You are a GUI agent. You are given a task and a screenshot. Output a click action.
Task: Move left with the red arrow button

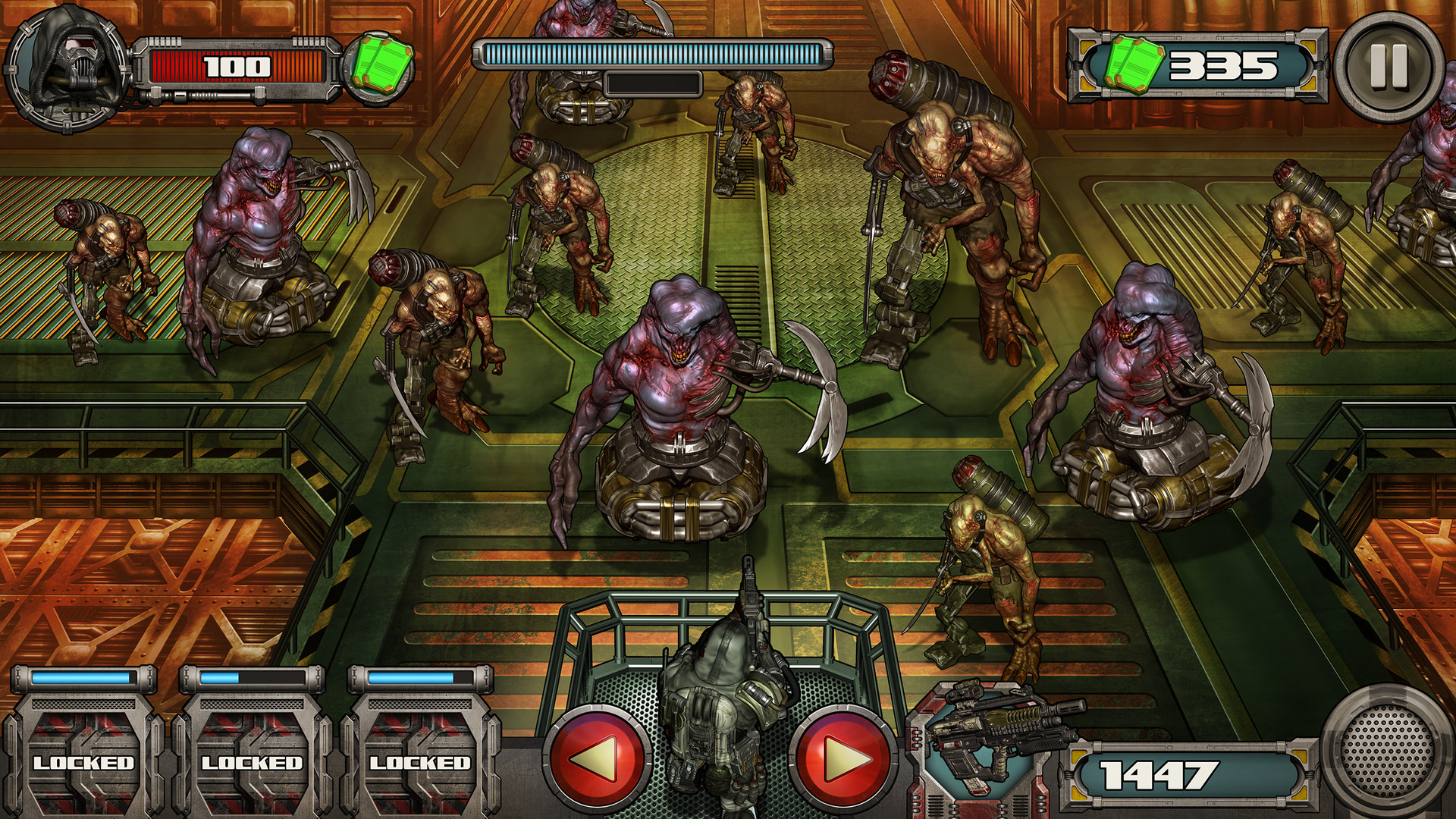pyautogui.click(x=599, y=757)
